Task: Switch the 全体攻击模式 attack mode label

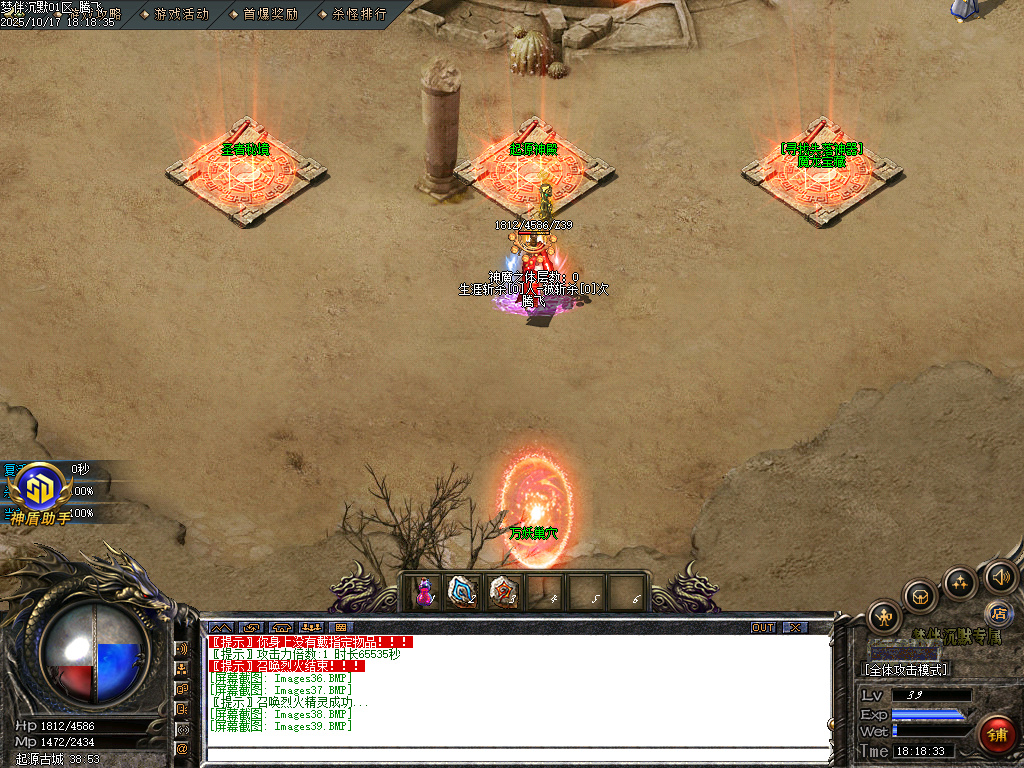Action: point(905,670)
